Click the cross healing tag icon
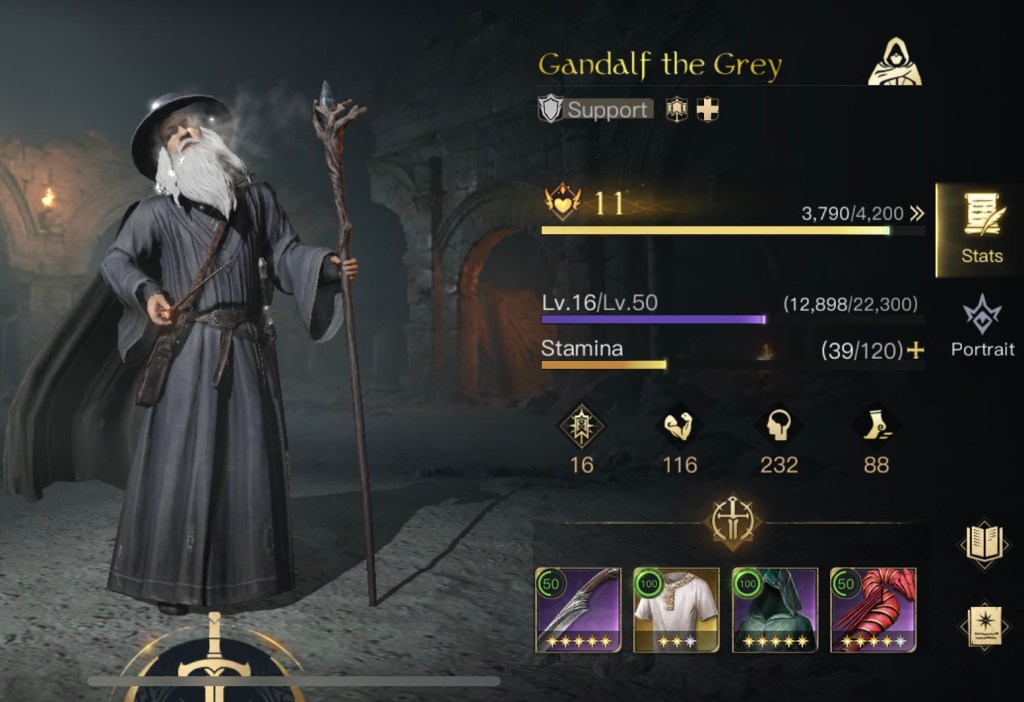Image resolution: width=1024 pixels, height=702 pixels. pyautogui.click(x=708, y=109)
